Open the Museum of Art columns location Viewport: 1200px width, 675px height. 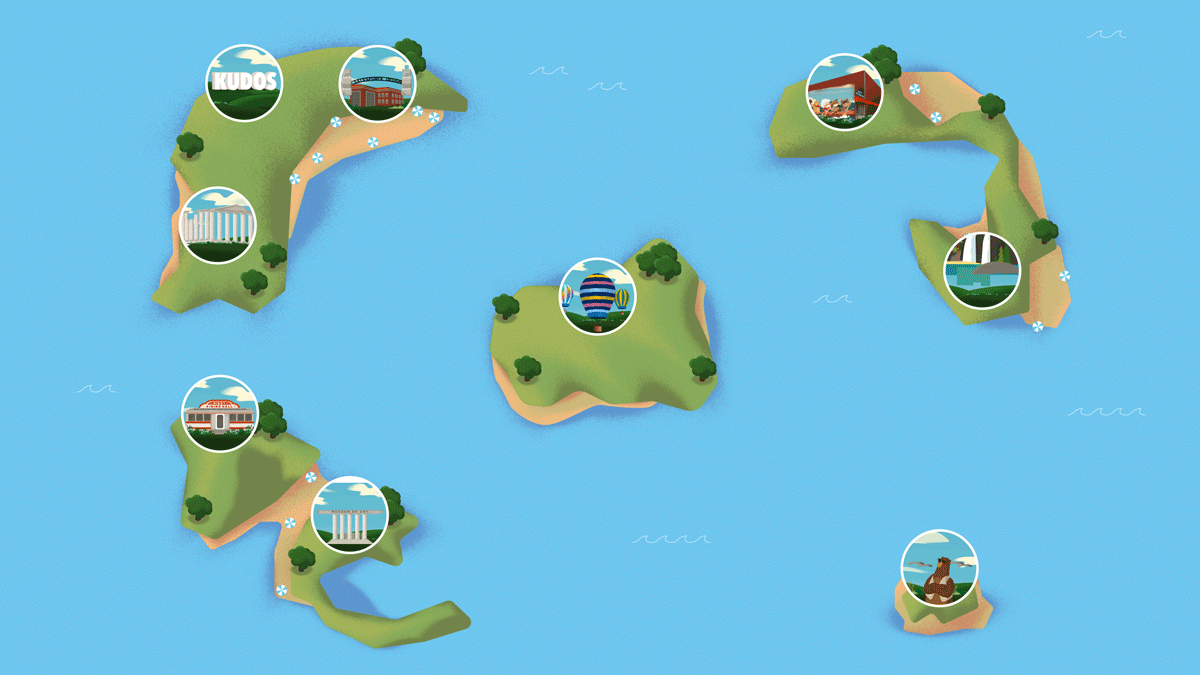coord(349,514)
